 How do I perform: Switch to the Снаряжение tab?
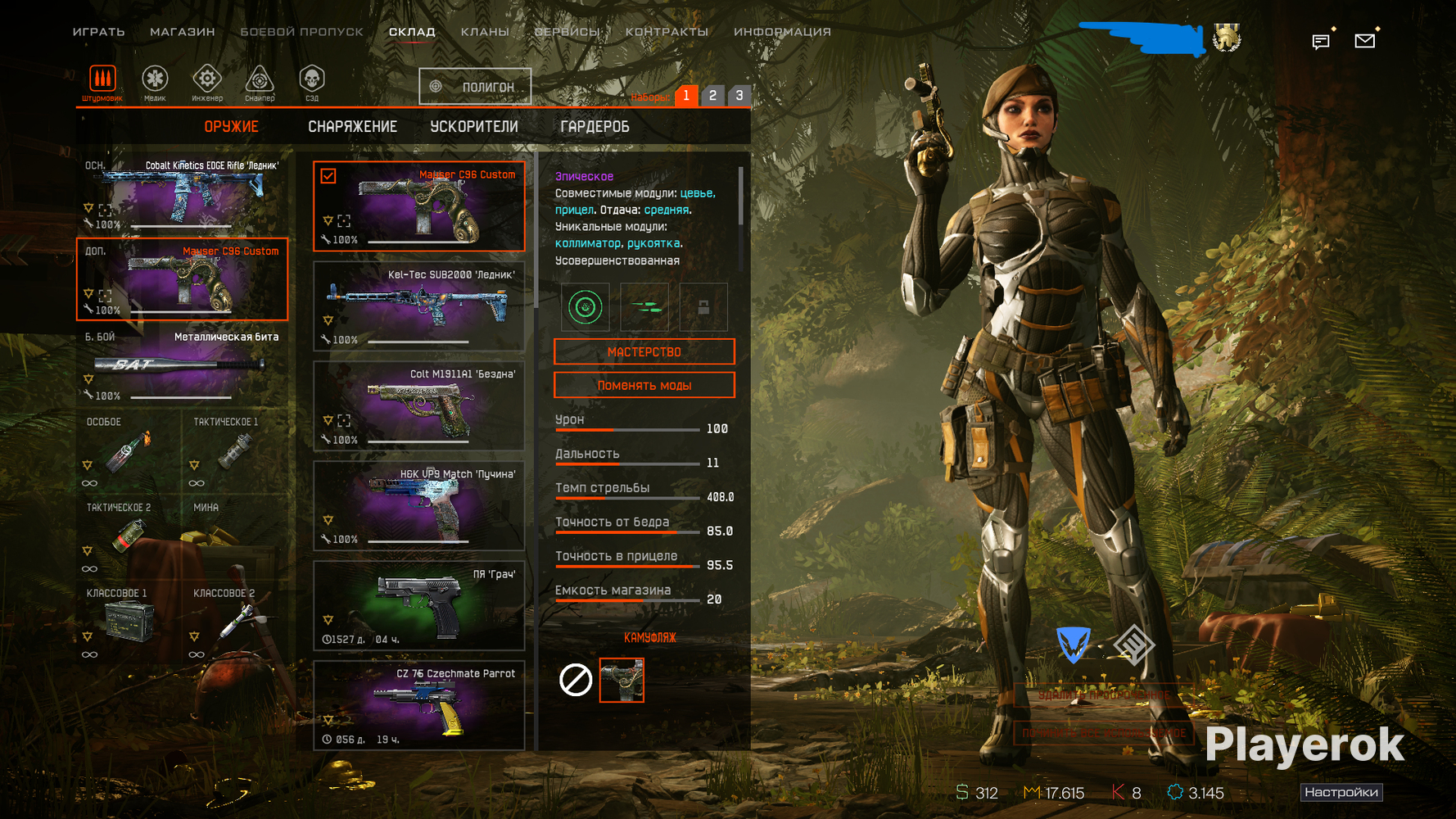[x=352, y=127]
